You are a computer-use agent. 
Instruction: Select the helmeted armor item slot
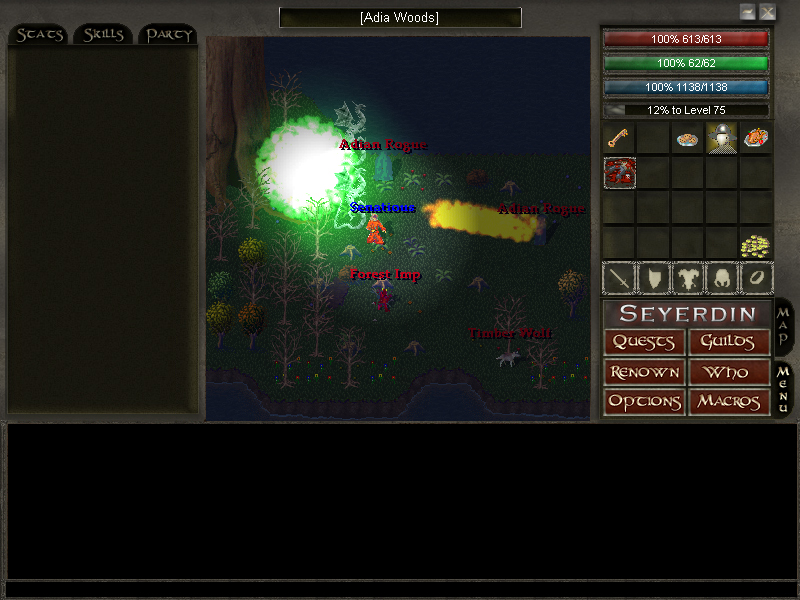(722, 138)
